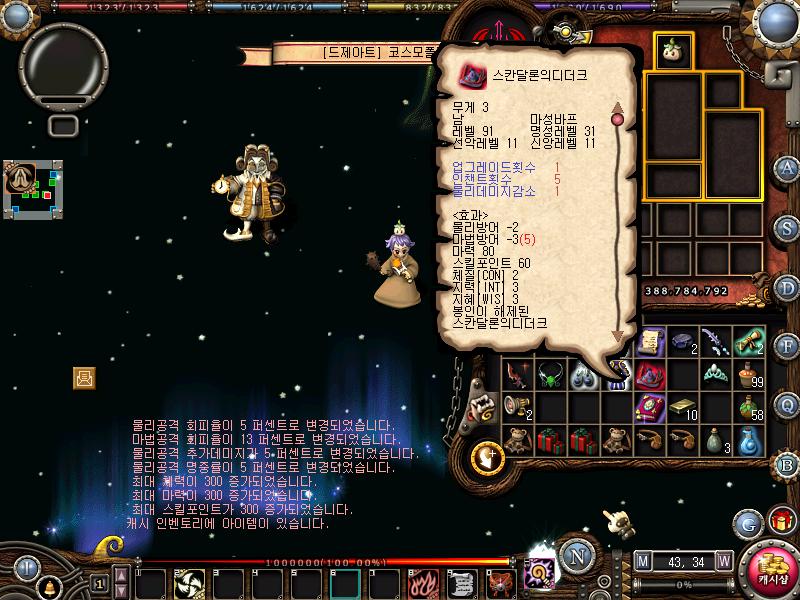Open the red gift box button
Image resolution: width=800 pixels, height=600 pixels.
coord(781,522)
